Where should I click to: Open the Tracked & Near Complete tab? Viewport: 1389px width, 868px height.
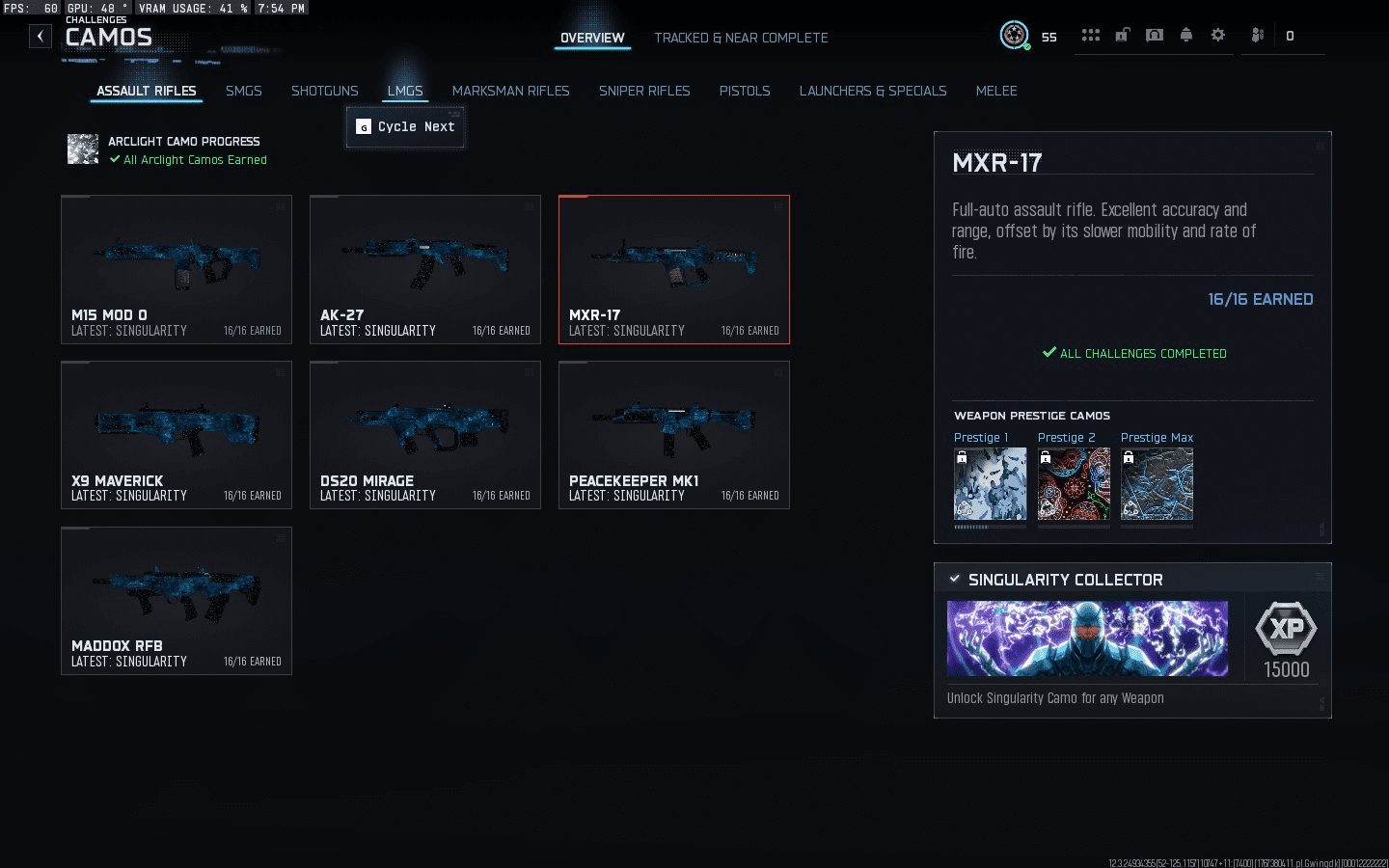pos(741,38)
